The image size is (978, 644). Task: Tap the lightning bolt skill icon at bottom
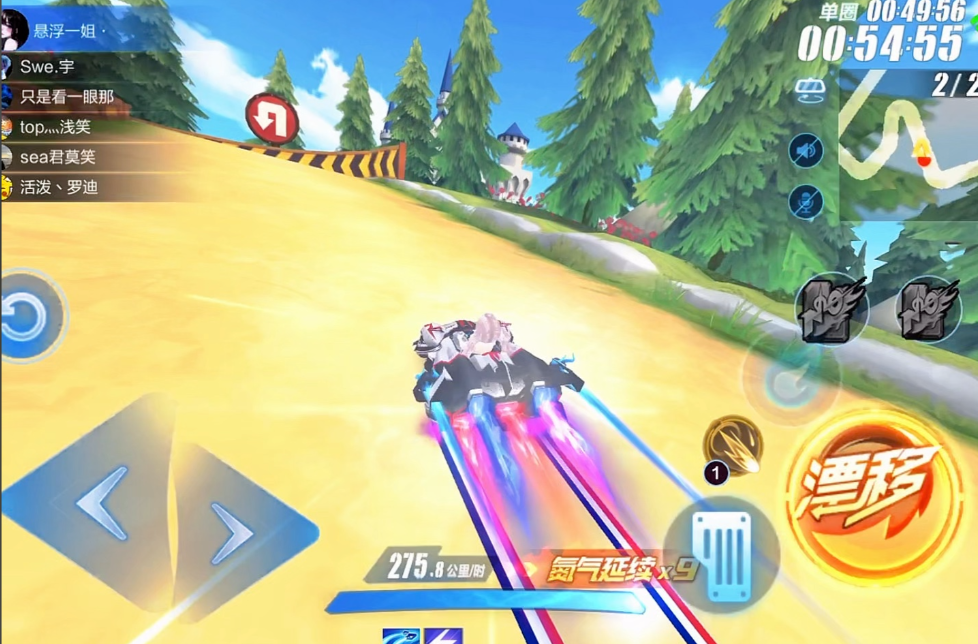click(x=446, y=636)
